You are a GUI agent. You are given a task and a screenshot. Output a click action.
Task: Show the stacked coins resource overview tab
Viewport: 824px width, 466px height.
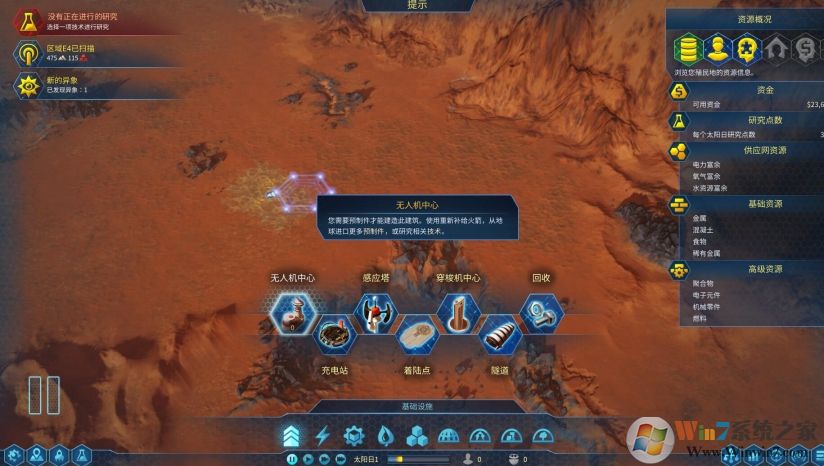coord(688,48)
